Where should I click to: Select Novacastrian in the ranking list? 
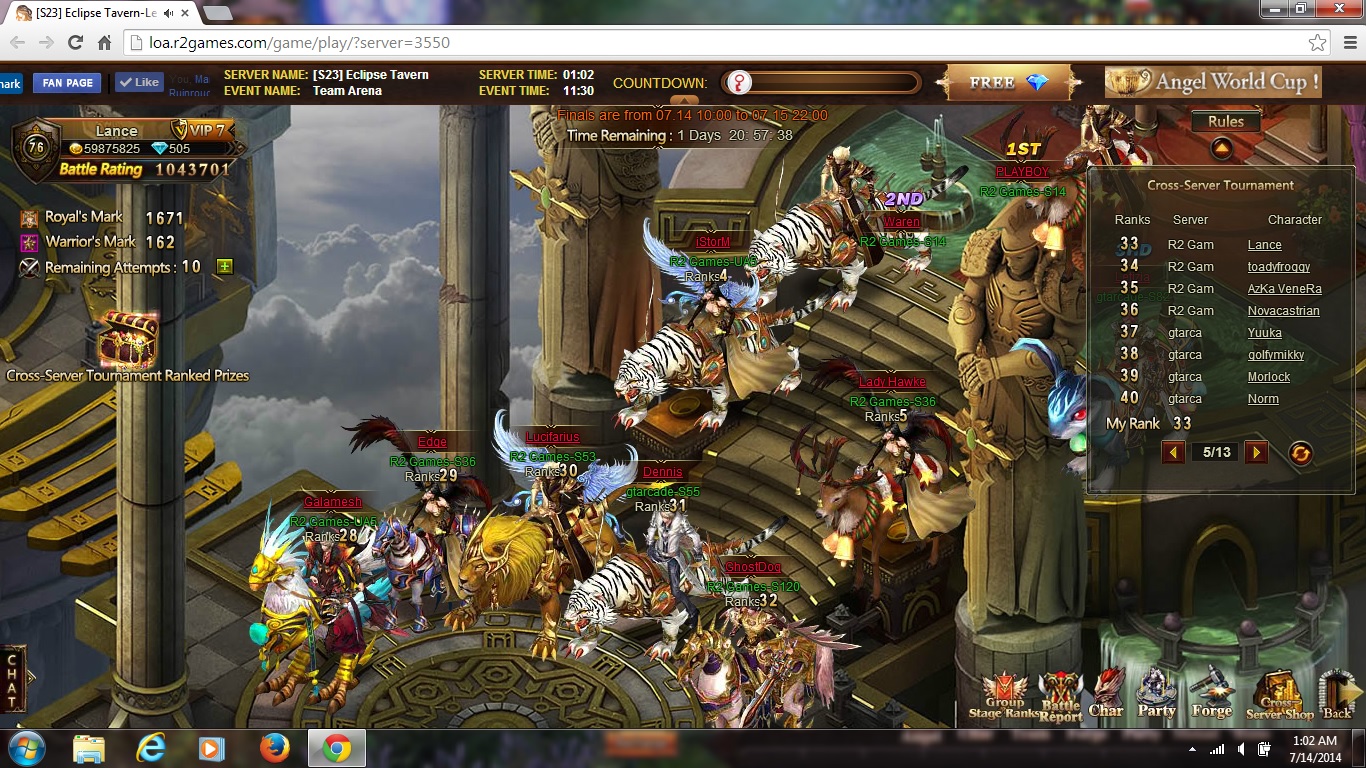pyautogui.click(x=1283, y=311)
